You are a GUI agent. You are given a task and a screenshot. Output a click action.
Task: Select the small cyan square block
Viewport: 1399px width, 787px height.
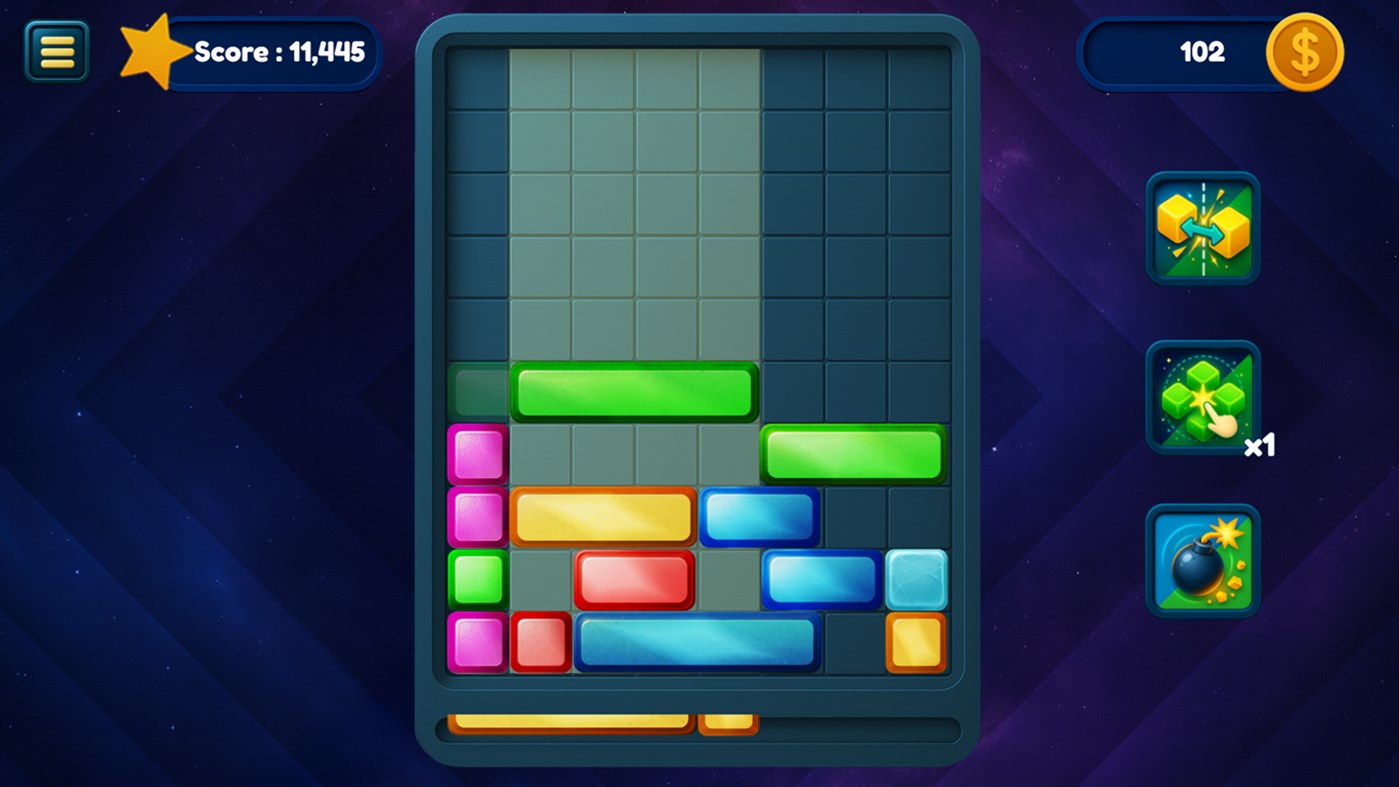pos(916,580)
